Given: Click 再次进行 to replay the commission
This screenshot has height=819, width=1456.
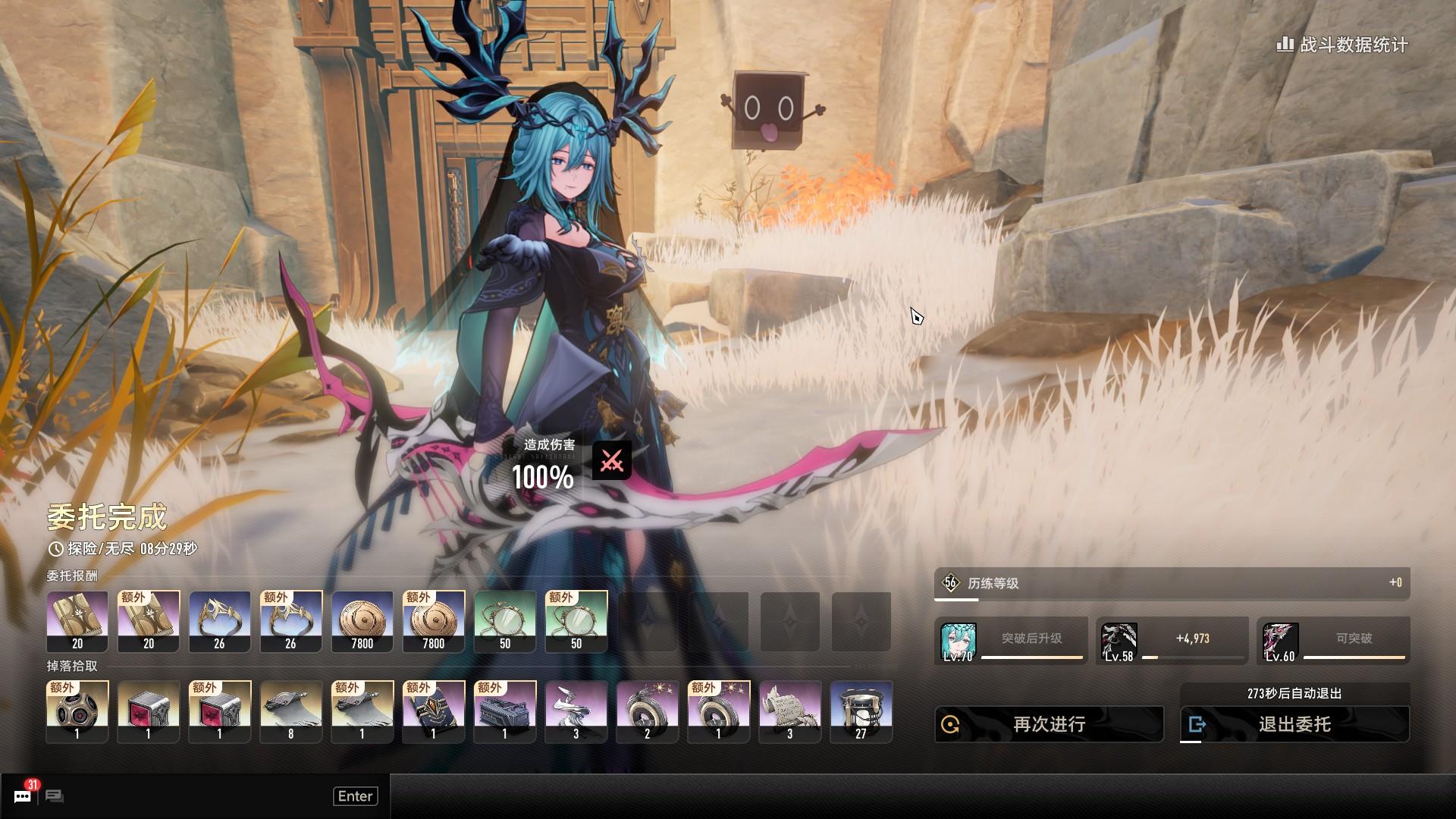Looking at the screenshot, I should [1049, 724].
